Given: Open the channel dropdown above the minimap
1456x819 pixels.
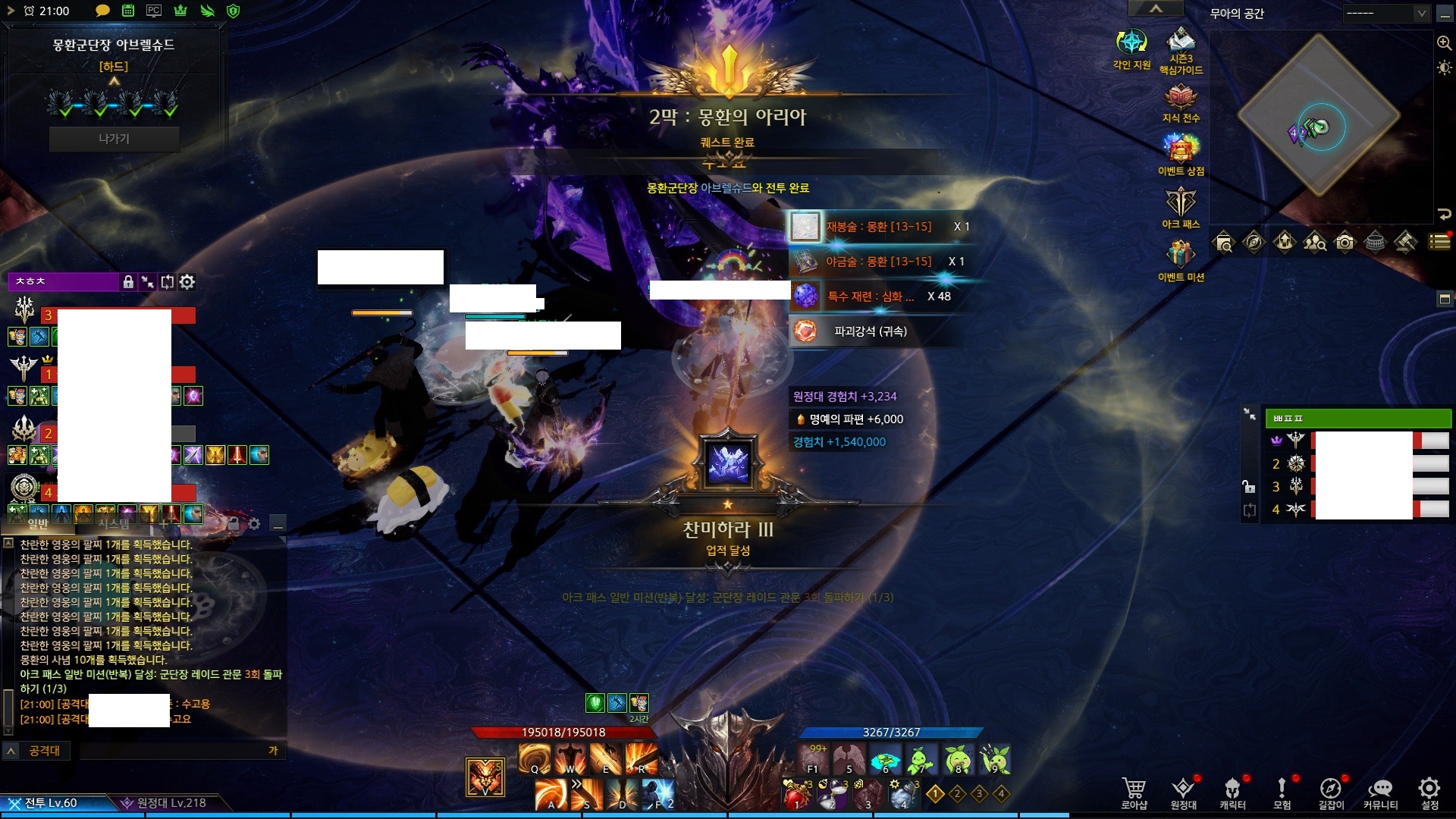Looking at the screenshot, I should (1386, 14).
